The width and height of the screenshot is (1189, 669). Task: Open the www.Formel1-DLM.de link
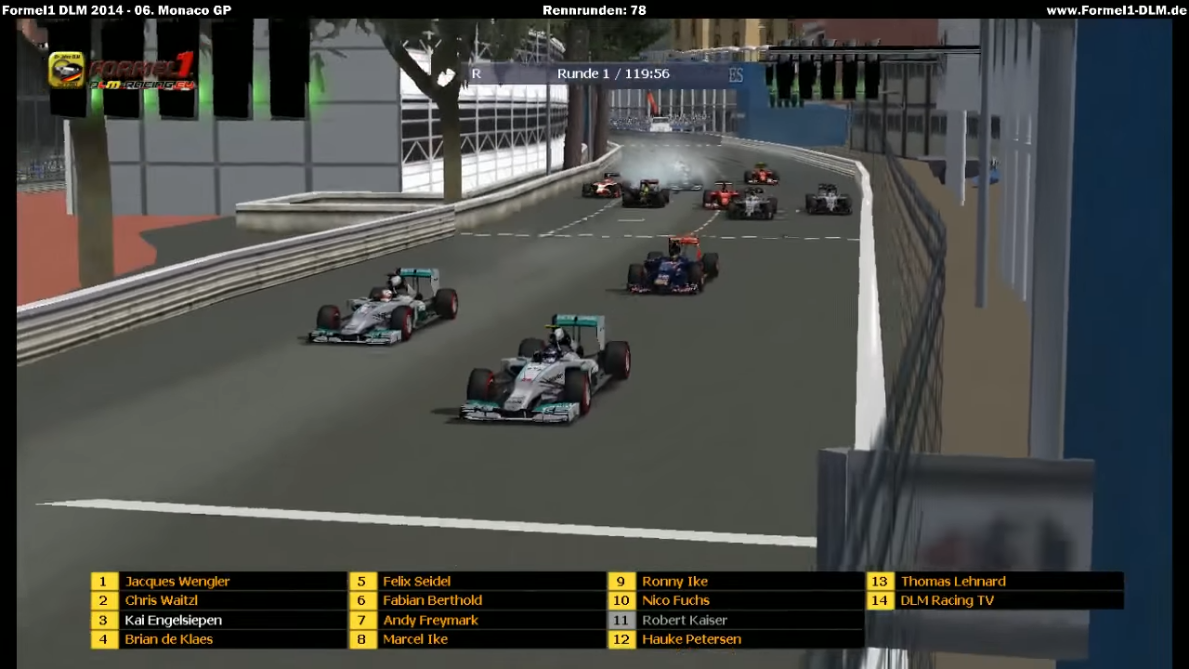[1115, 10]
